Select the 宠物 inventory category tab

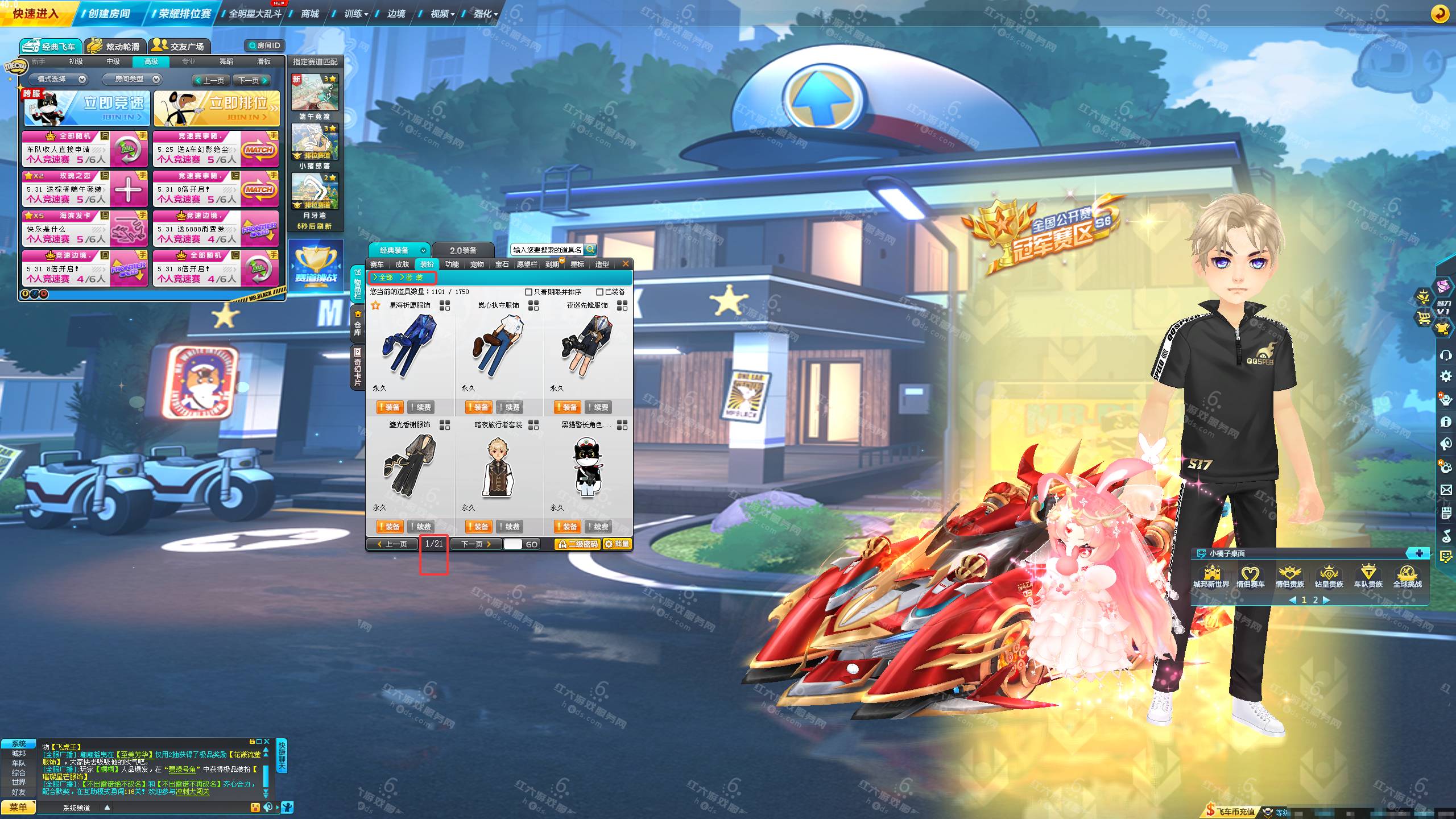point(477,264)
